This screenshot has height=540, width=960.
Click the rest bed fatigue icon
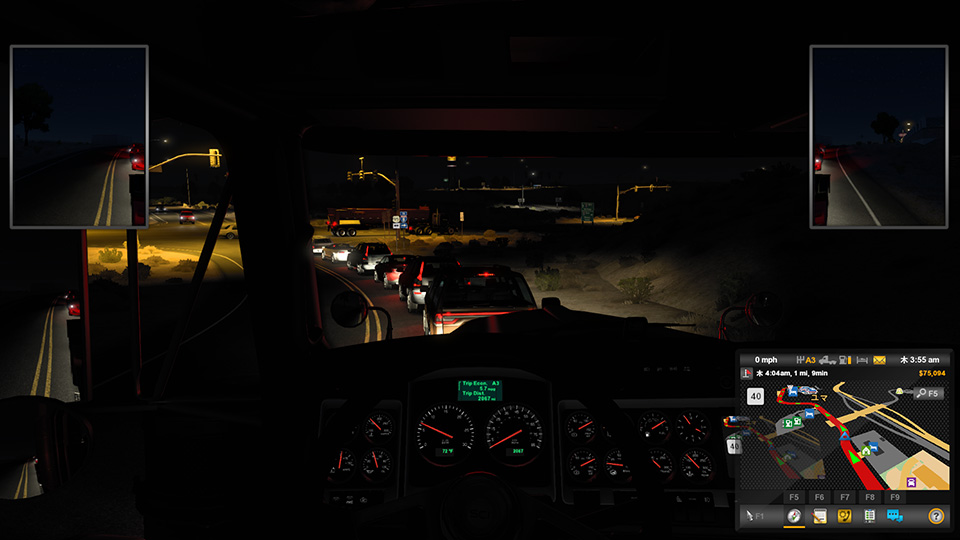(x=862, y=360)
